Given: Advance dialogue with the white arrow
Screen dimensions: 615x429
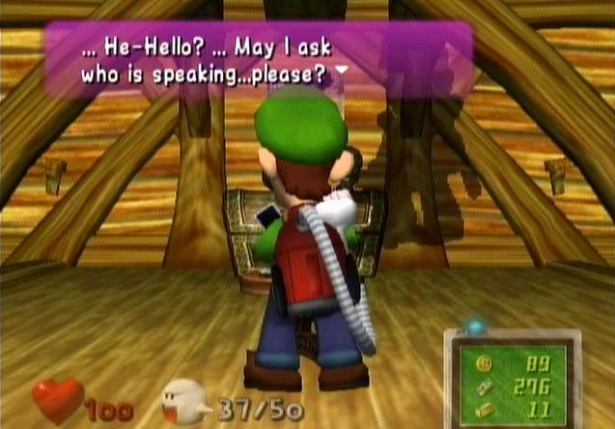Looking at the screenshot, I should 343,72.
